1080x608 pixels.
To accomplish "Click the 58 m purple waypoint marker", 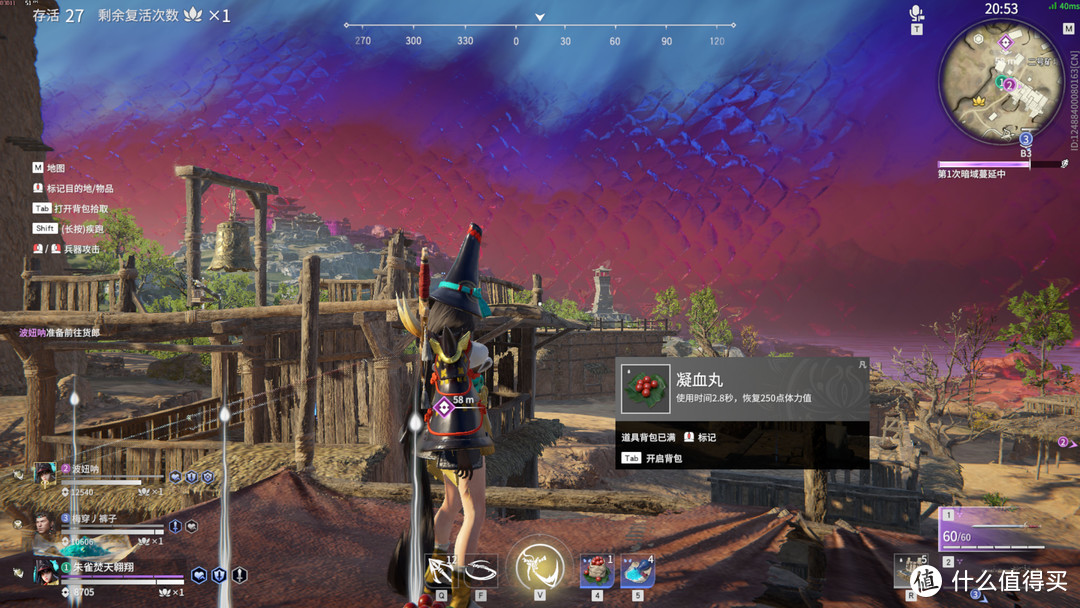I will (444, 406).
